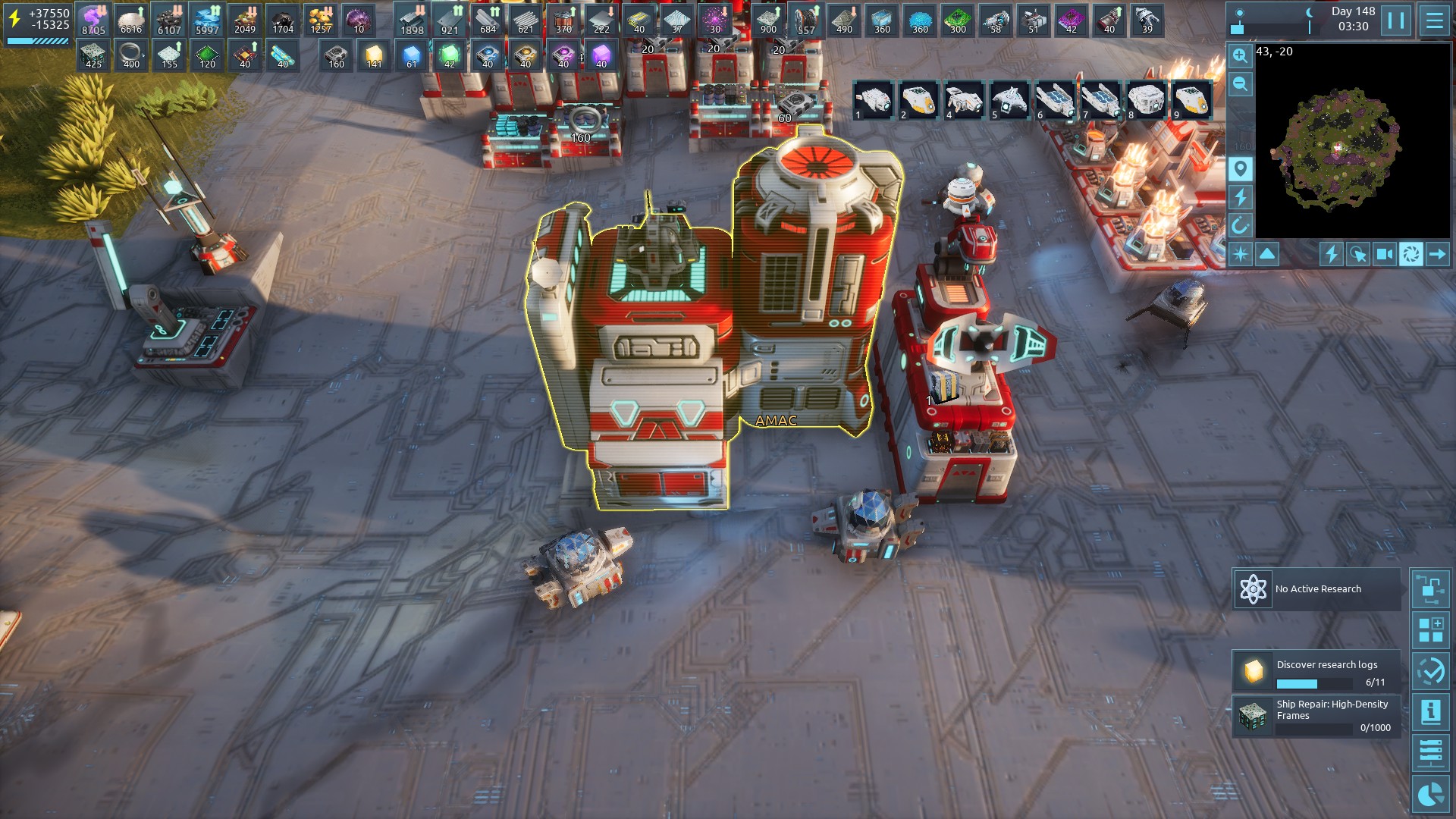This screenshot has height=819, width=1456.
Task: Zoom out on the minimap
Action: click(1240, 83)
